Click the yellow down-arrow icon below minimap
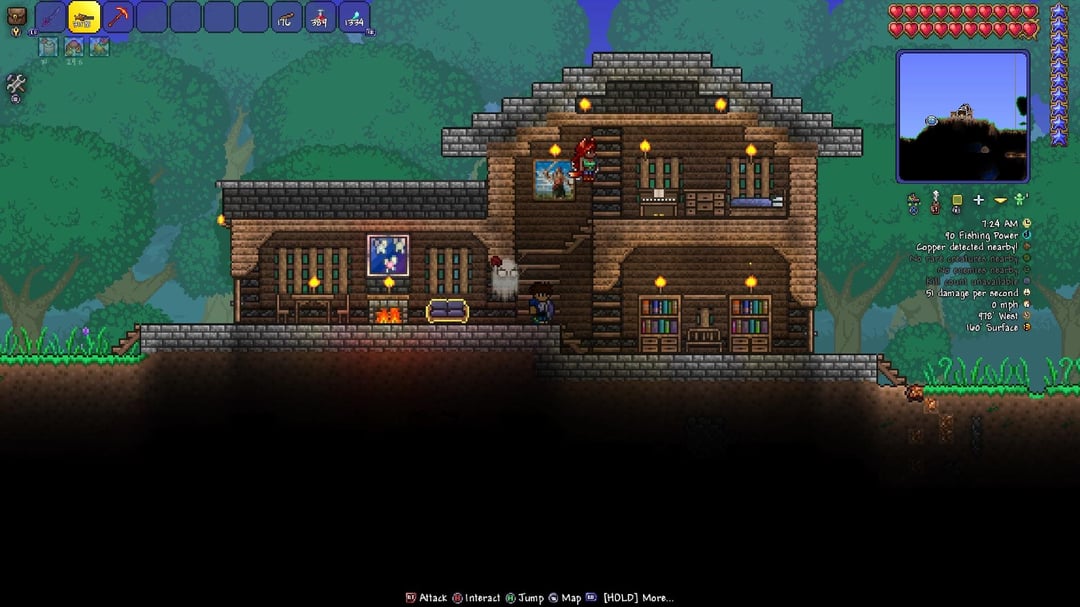 pyautogui.click(x=1000, y=201)
